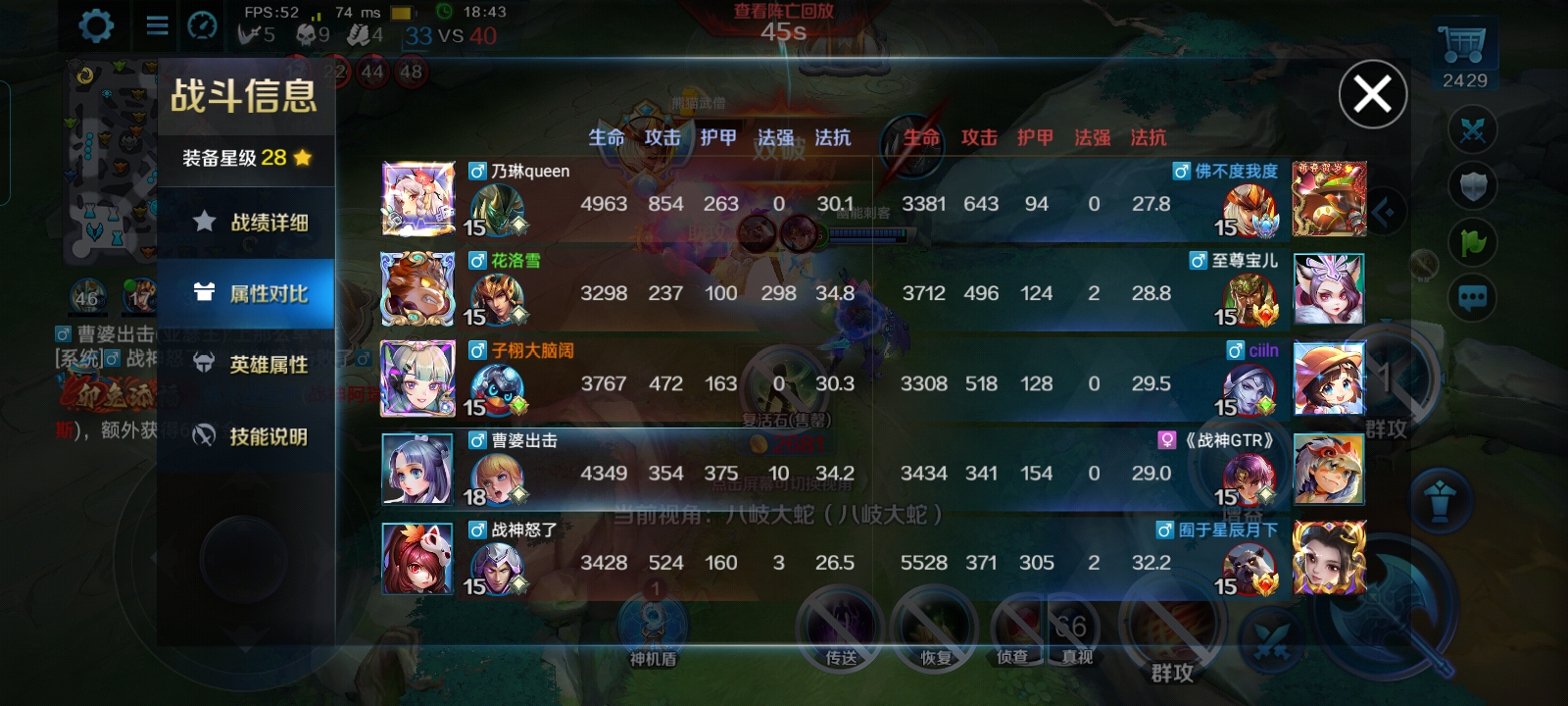Image resolution: width=1568 pixels, height=706 pixels.
Task: Select enemy 《战神GTR》's avatar
Action: coord(1329,469)
